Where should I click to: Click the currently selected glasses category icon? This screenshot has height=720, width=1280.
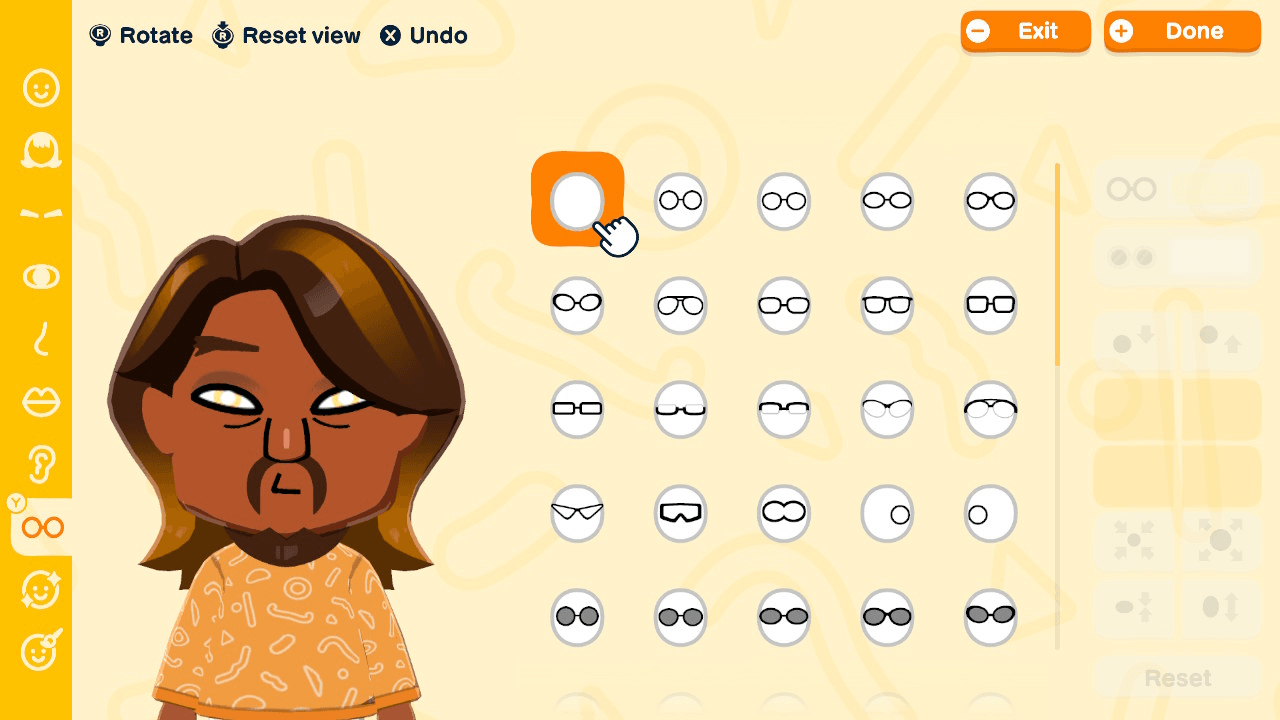click(40, 527)
